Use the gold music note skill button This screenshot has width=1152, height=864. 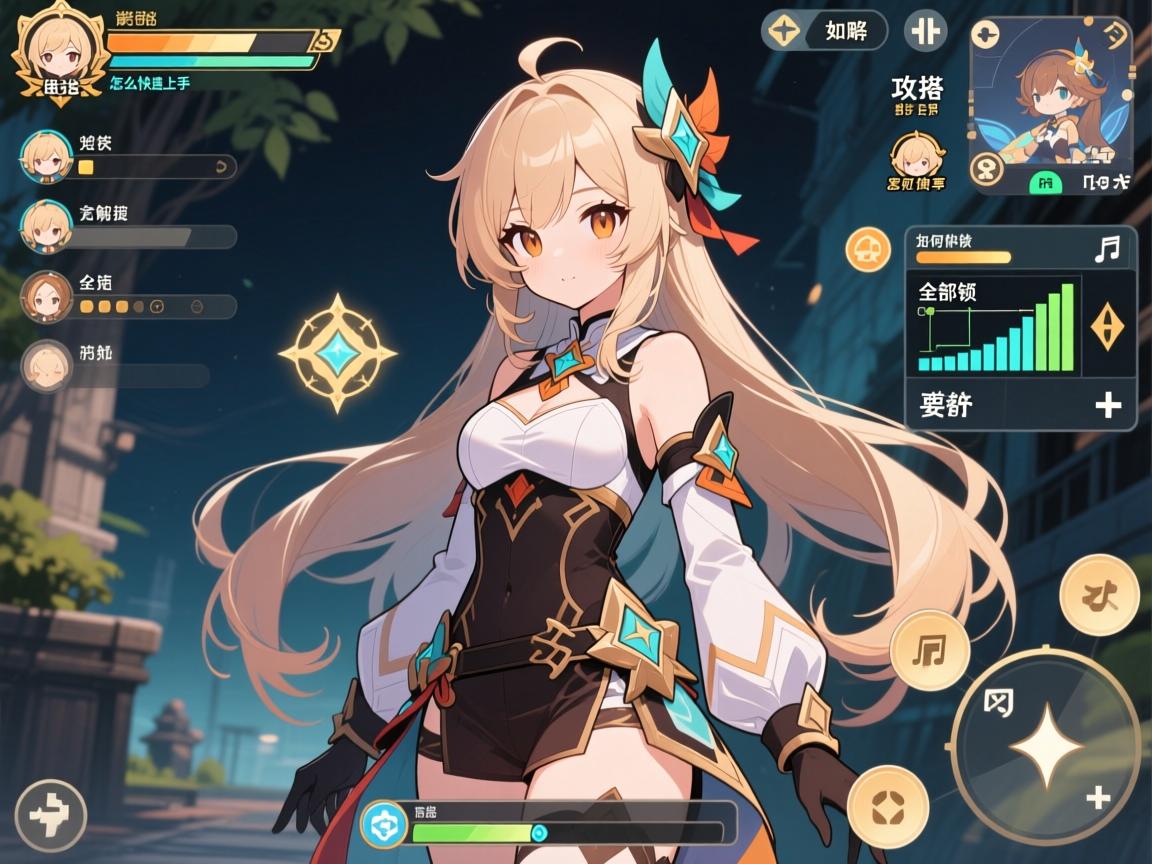pos(930,650)
